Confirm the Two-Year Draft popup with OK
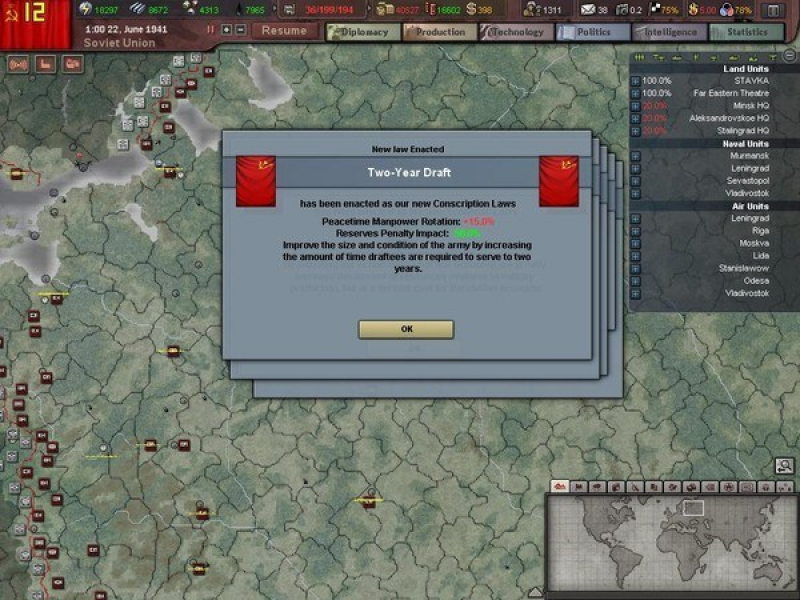This screenshot has height=600, width=800. coord(406,329)
